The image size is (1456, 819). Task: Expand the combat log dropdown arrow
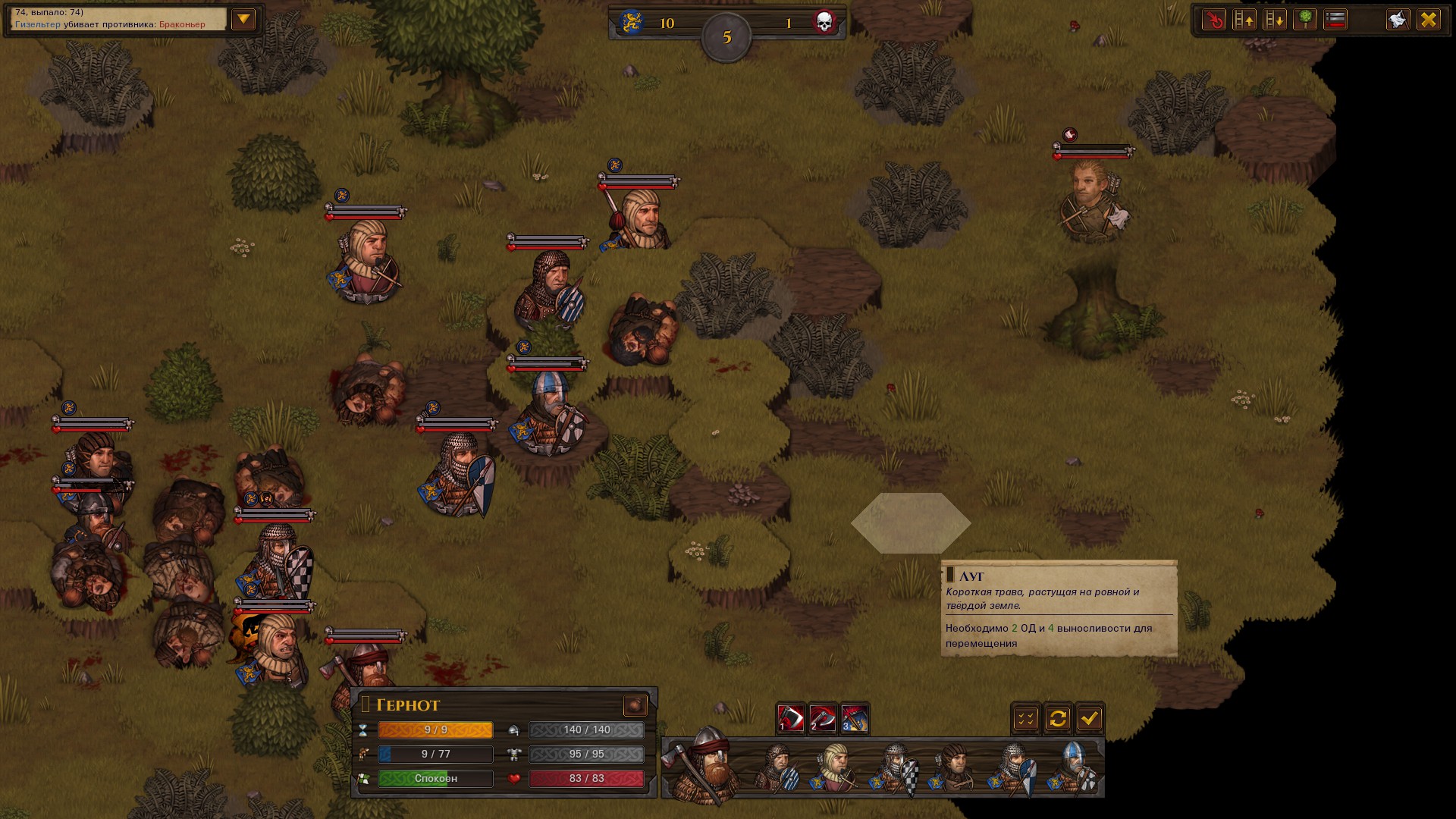coord(243,19)
